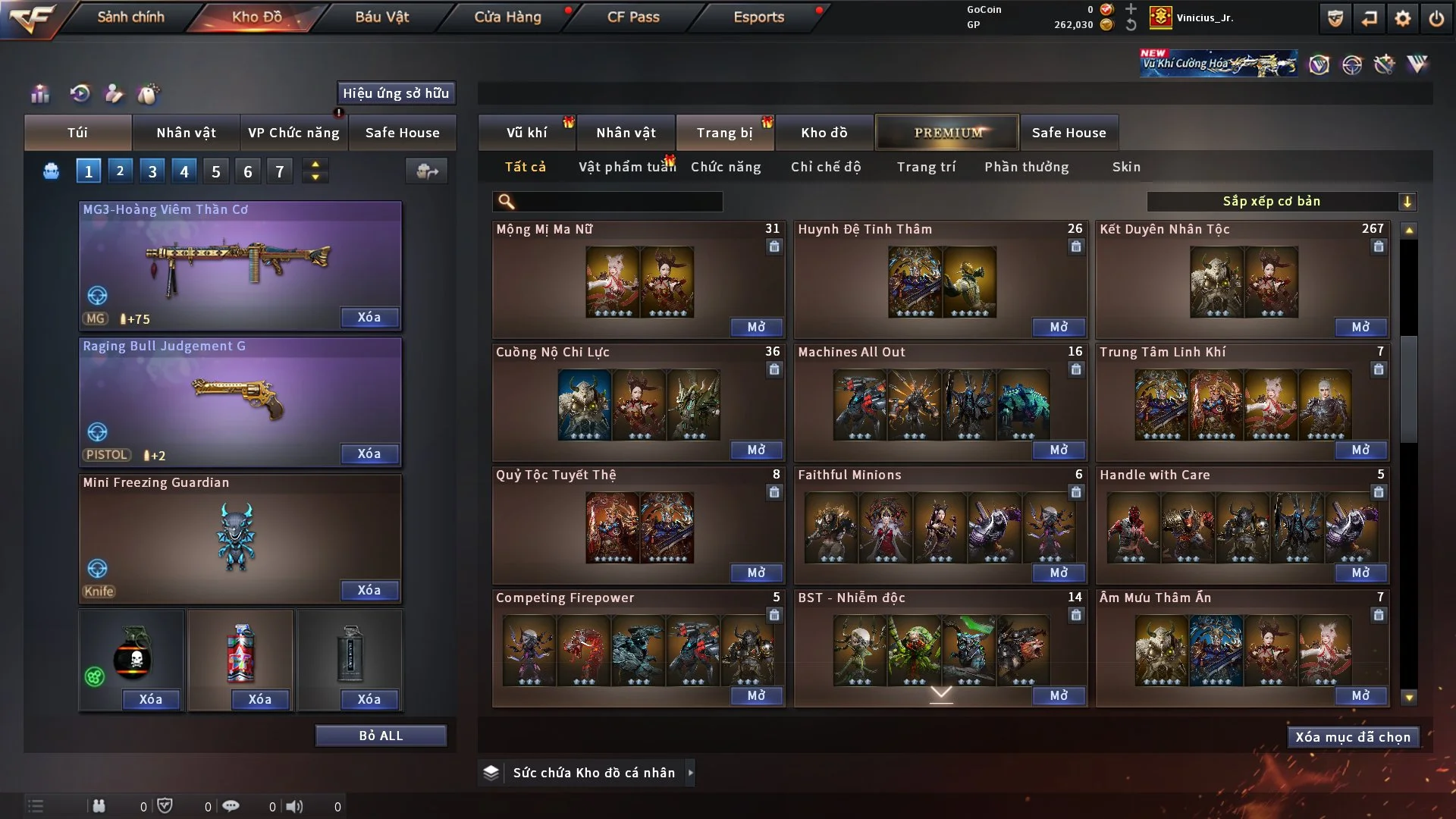Select bag slot number 3

(x=152, y=171)
